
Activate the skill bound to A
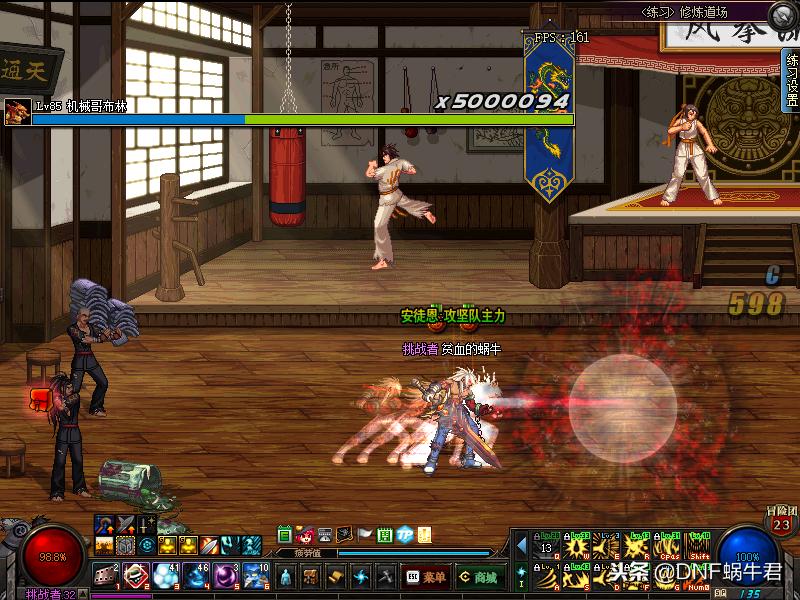(x=547, y=576)
